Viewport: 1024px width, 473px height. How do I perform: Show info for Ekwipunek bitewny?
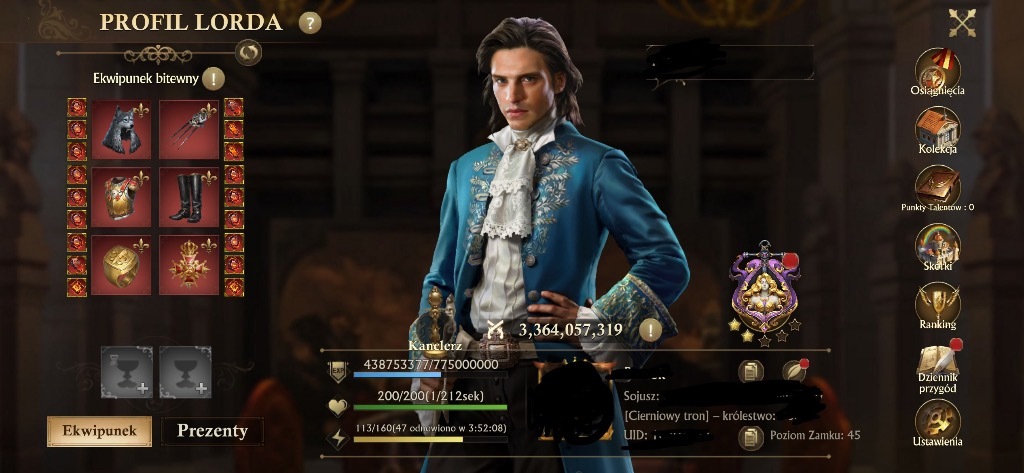[214, 79]
